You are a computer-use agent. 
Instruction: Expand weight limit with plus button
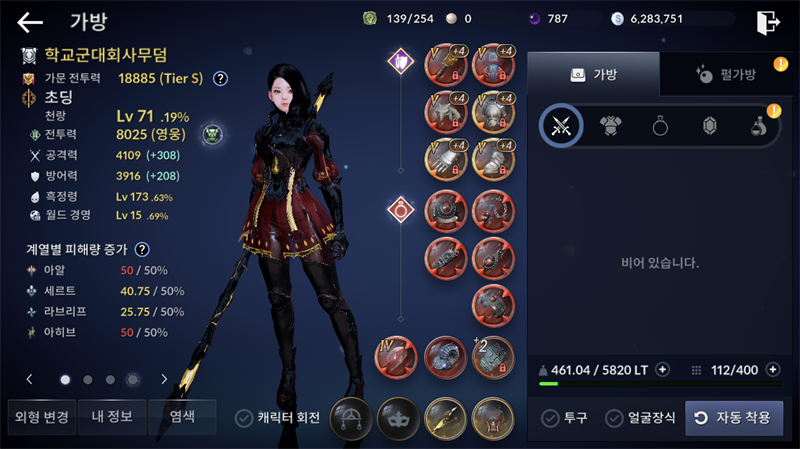pyautogui.click(x=662, y=370)
